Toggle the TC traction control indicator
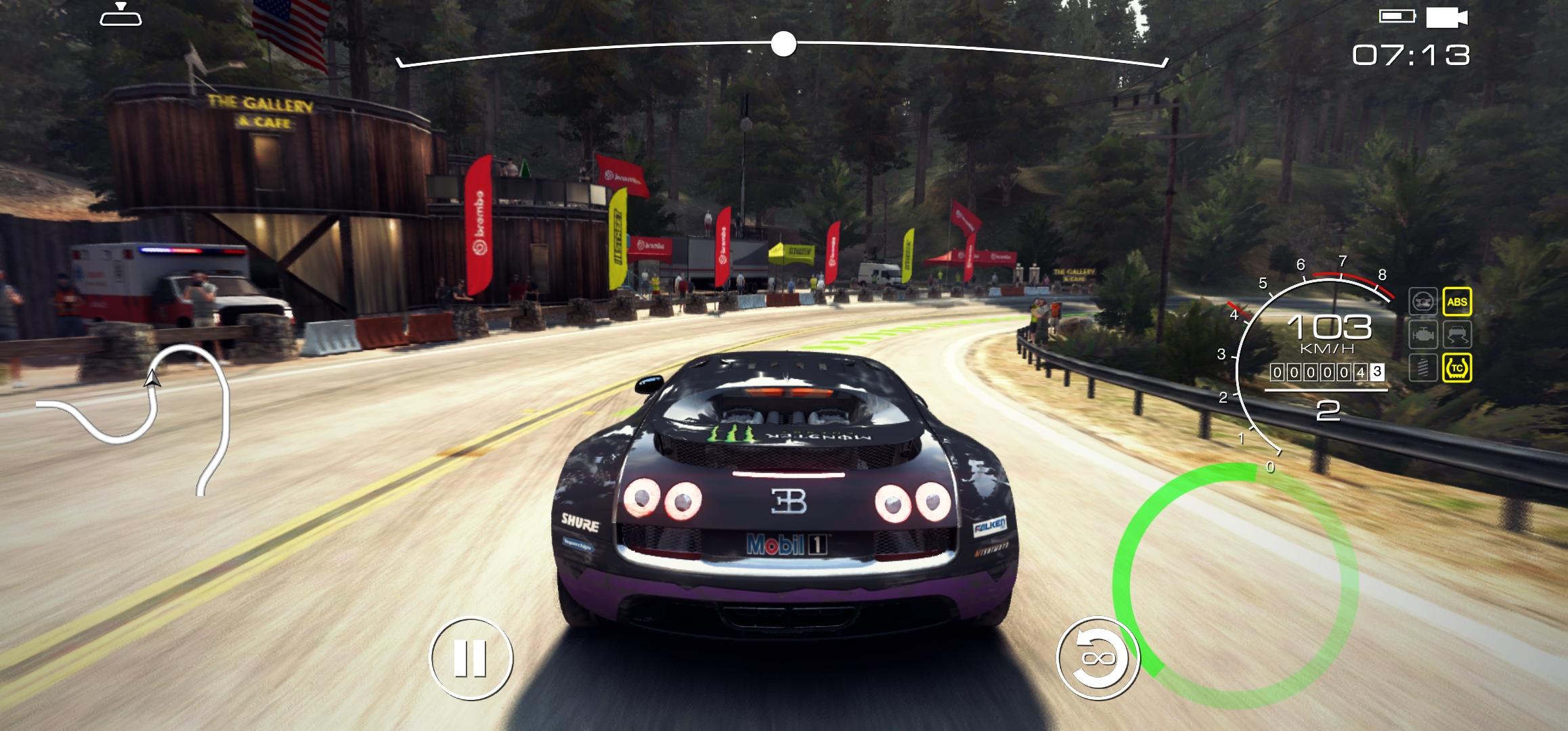 pyautogui.click(x=1457, y=368)
